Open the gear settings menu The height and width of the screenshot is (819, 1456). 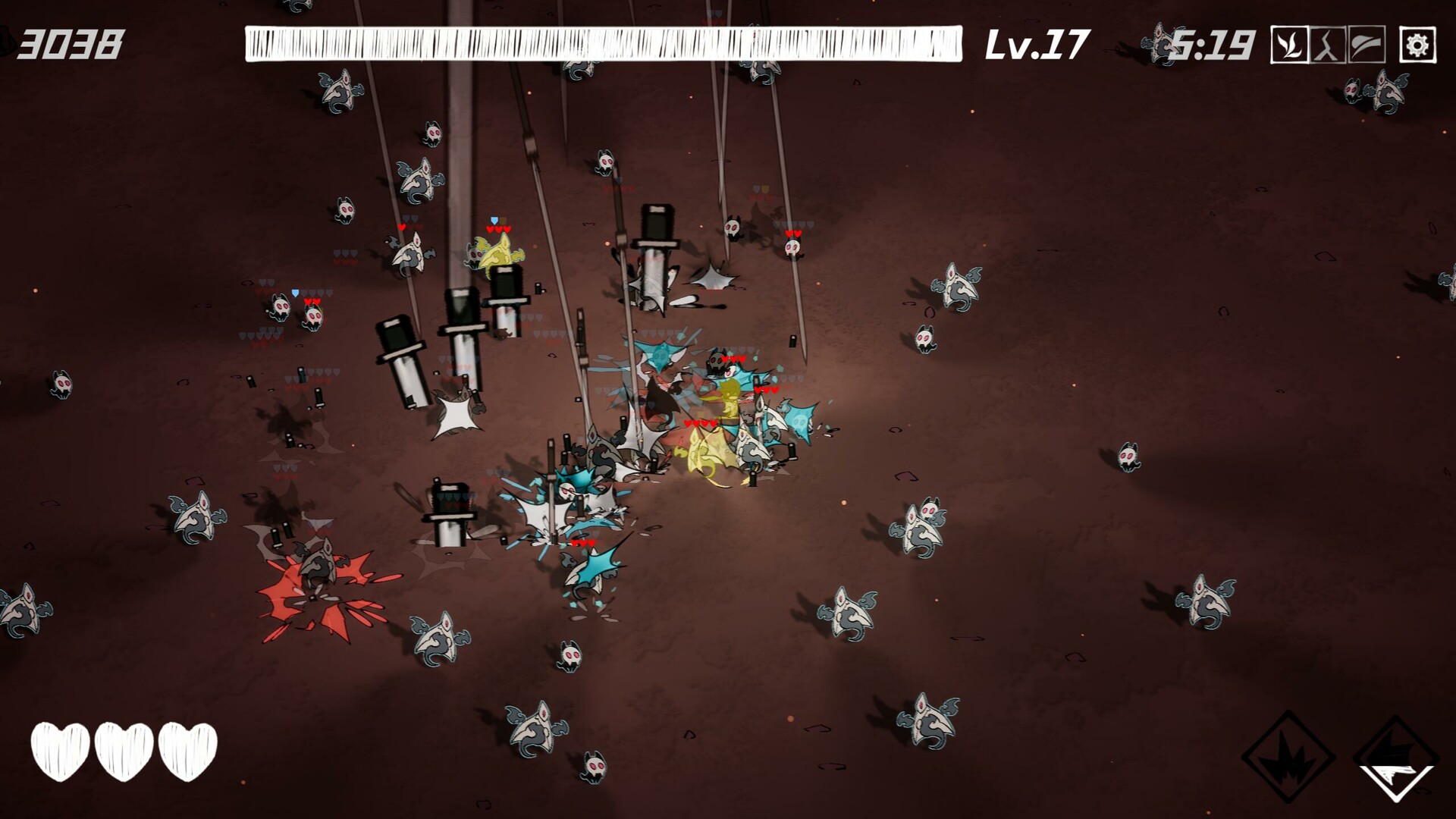click(1417, 45)
